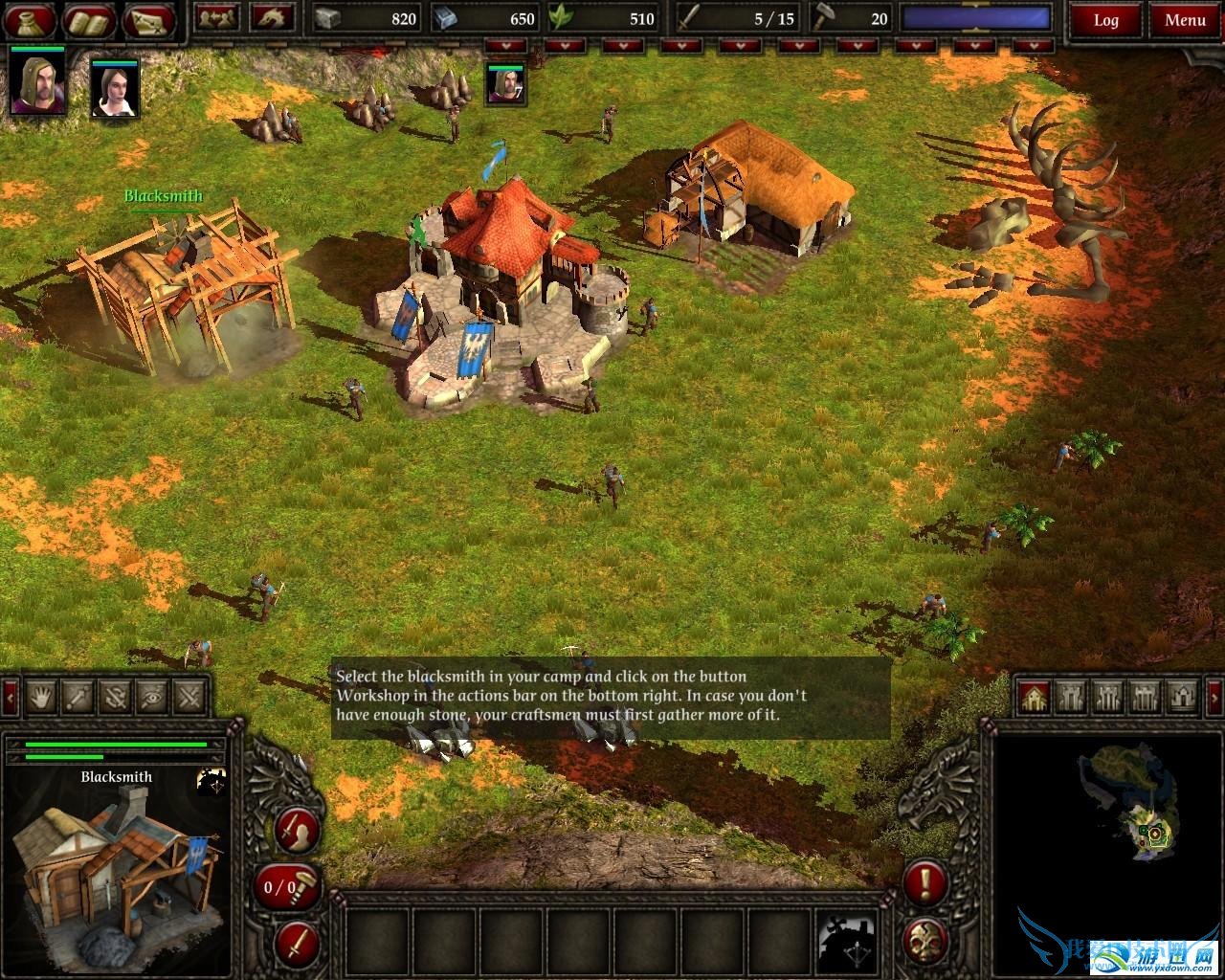Activate the eye scout command
This screenshot has height=980, width=1225.
[152, 696]
